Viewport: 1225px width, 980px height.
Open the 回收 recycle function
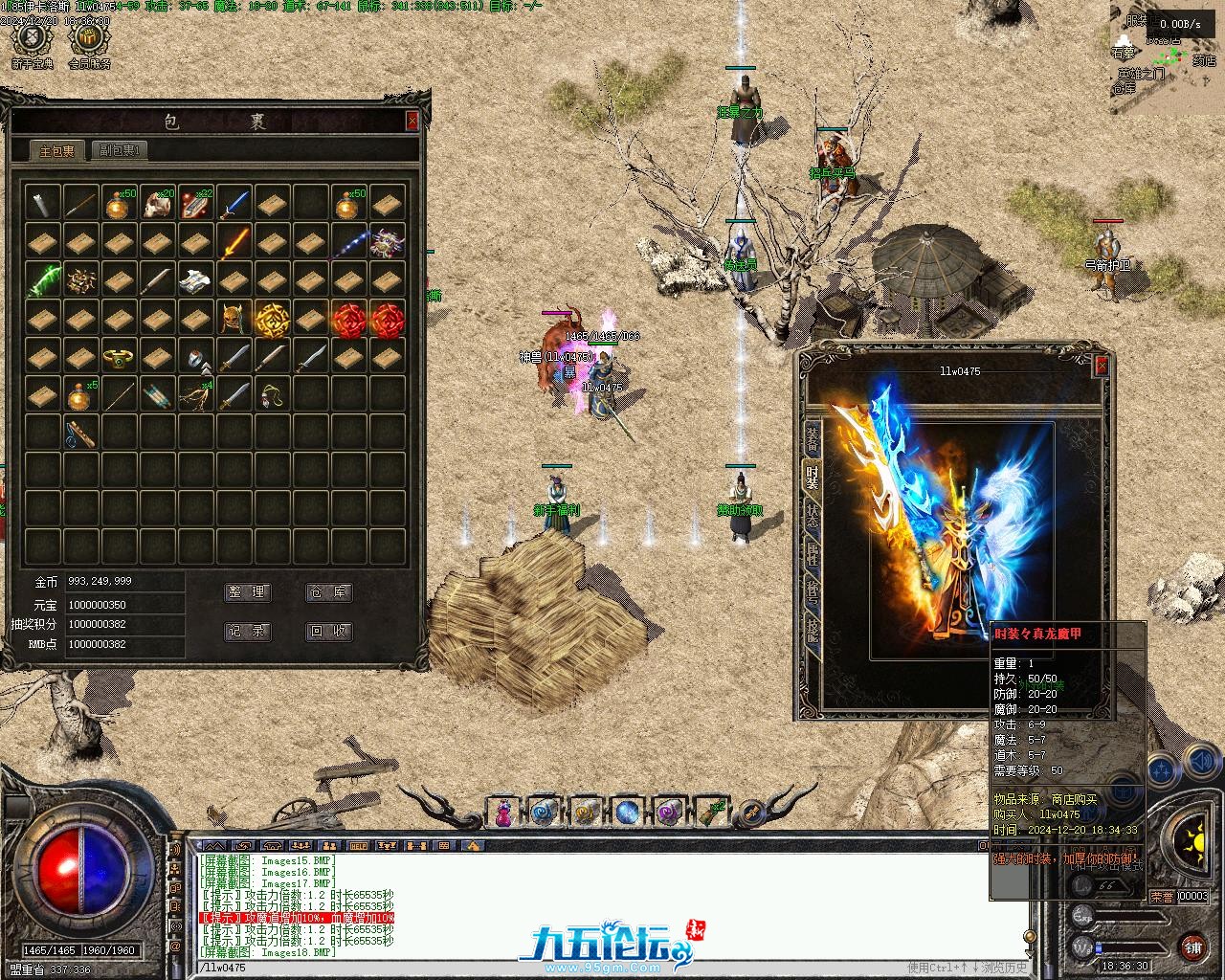coord(328,632)
